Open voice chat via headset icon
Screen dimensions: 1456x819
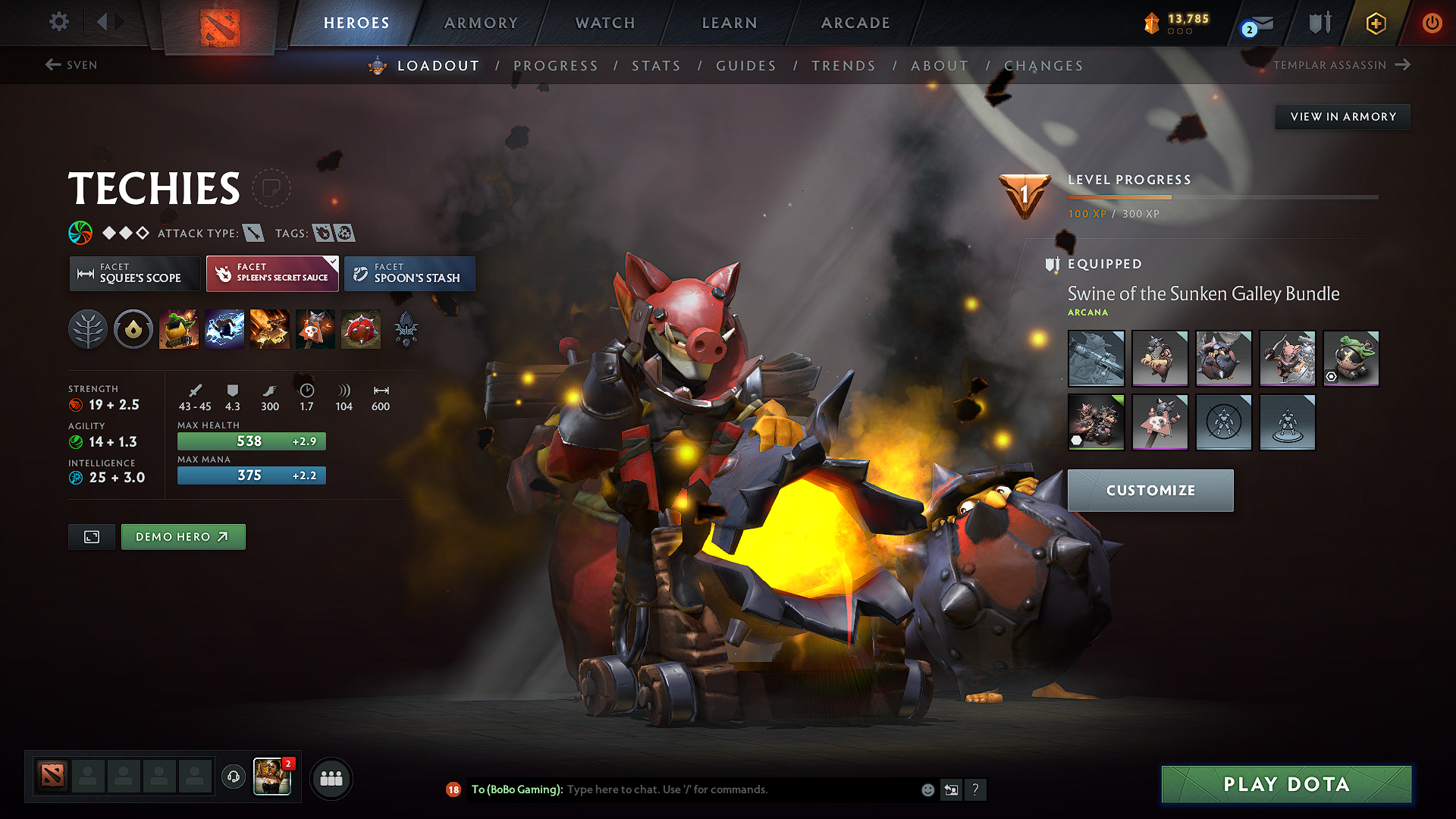coord(233,777)
